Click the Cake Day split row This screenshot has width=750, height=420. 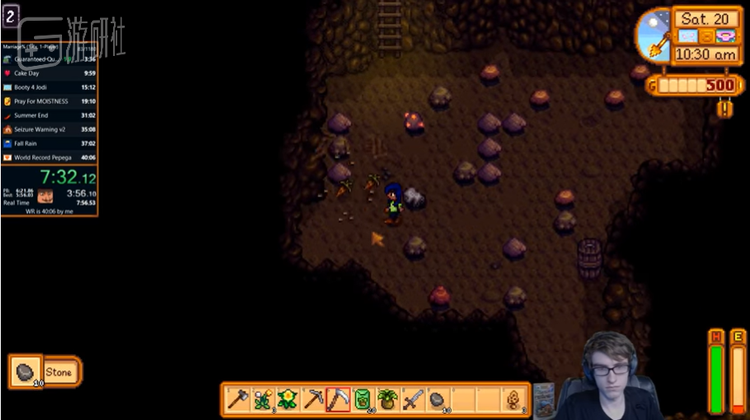(49, 73)
